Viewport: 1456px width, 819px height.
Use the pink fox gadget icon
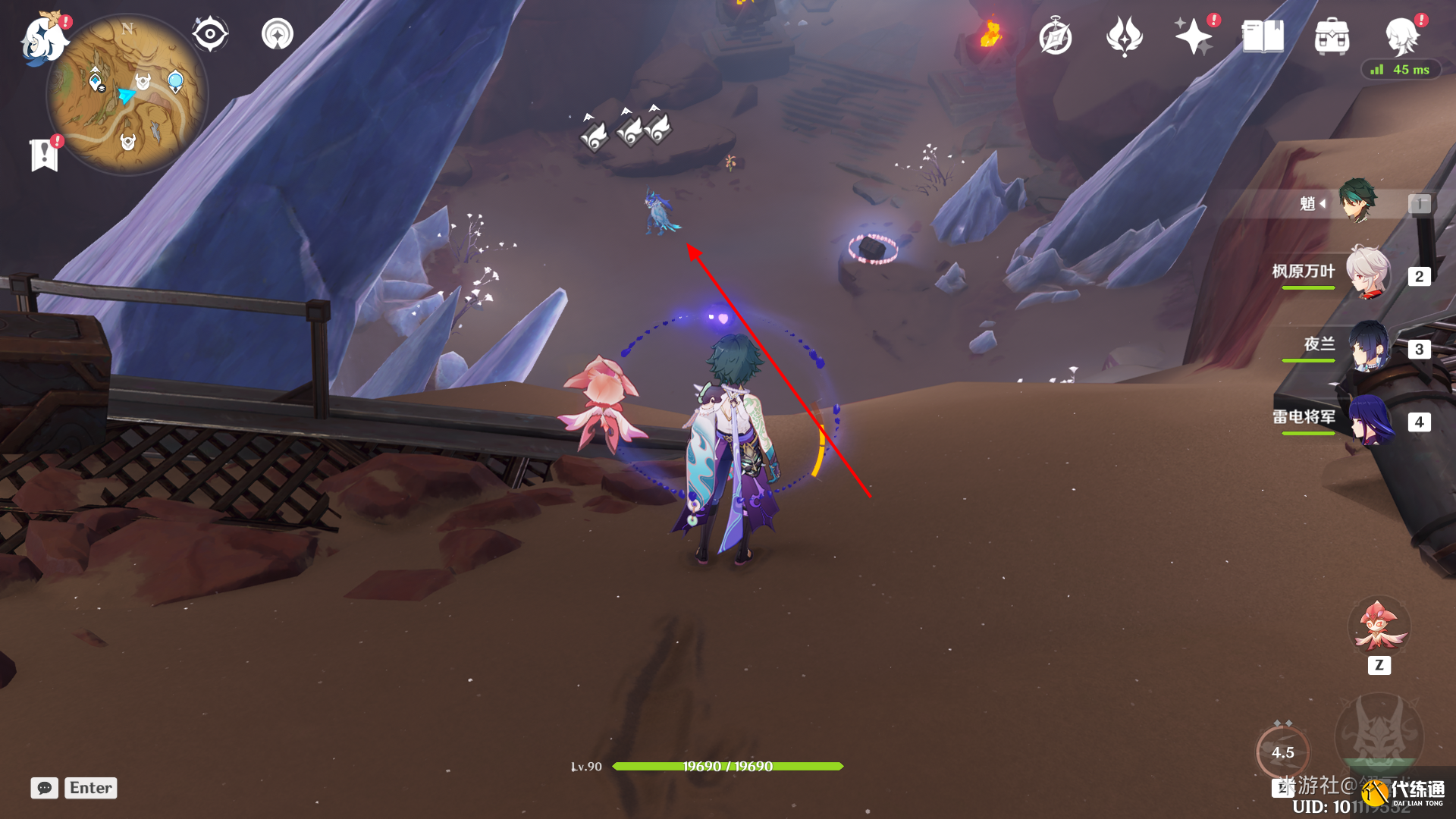pyautogui.click(x=1379, y=626)
